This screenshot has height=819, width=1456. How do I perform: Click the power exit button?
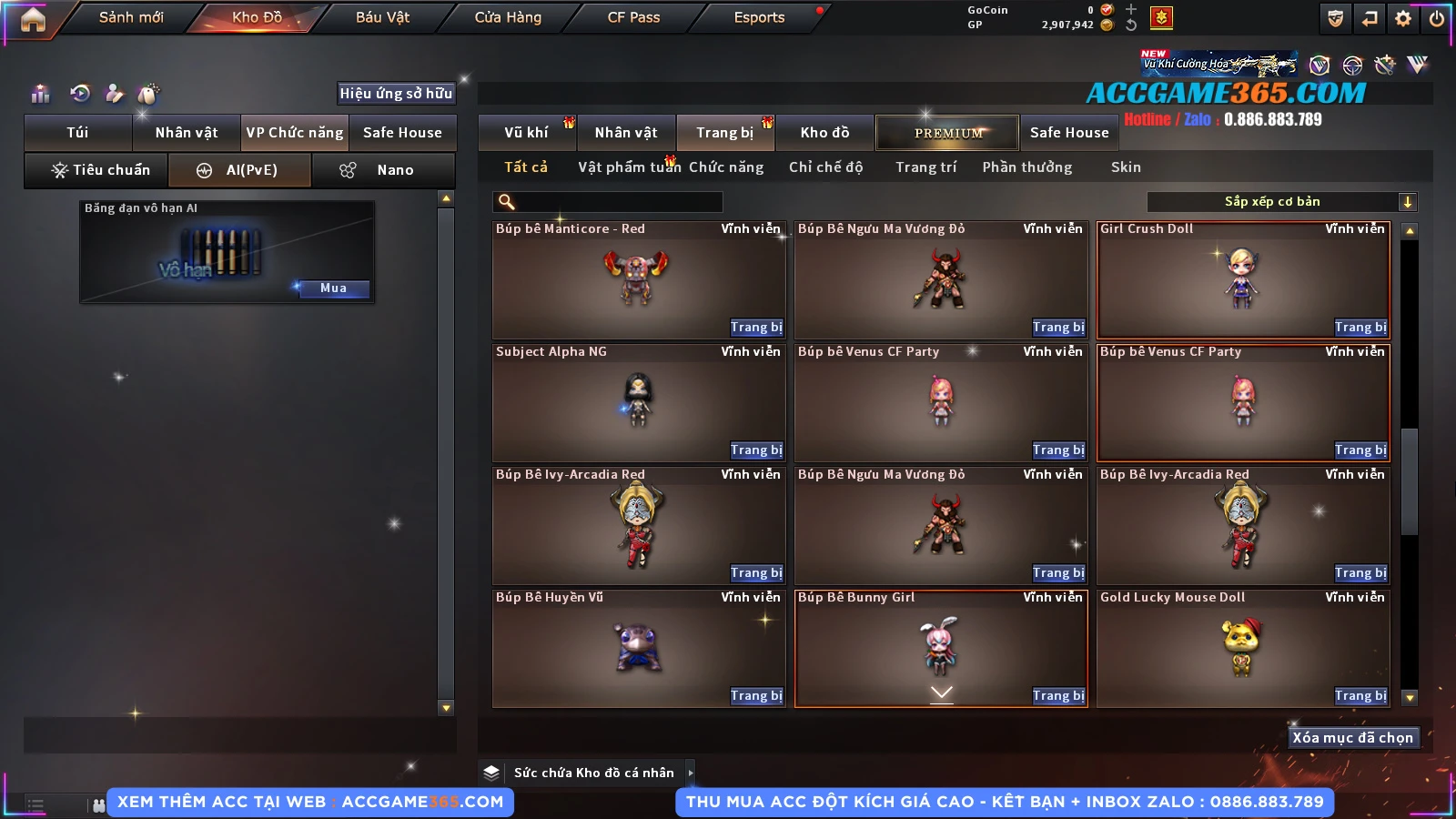click(x=1437, y=18)
